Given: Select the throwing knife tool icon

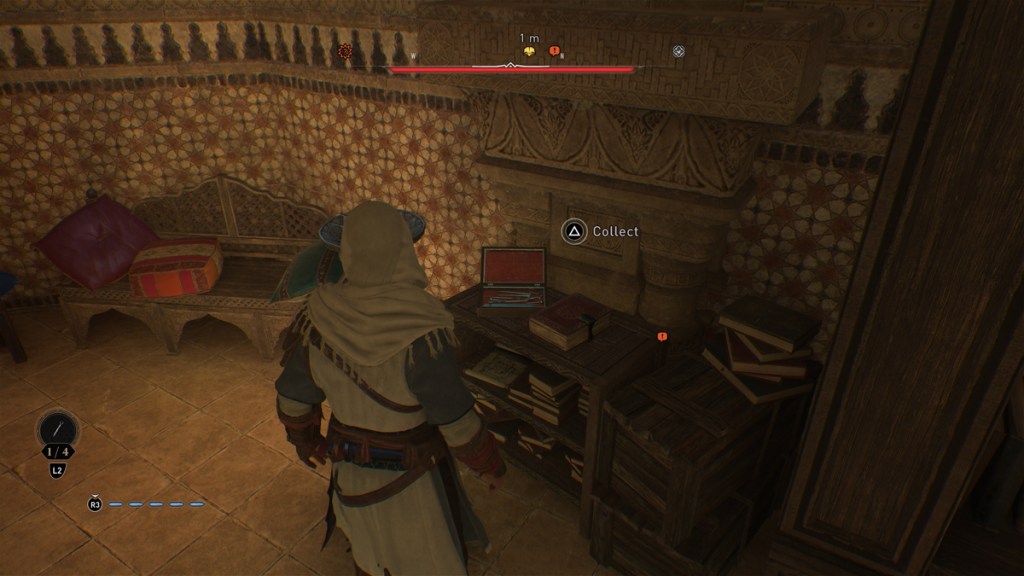Looking at the screenshot, I should (58, 430).
